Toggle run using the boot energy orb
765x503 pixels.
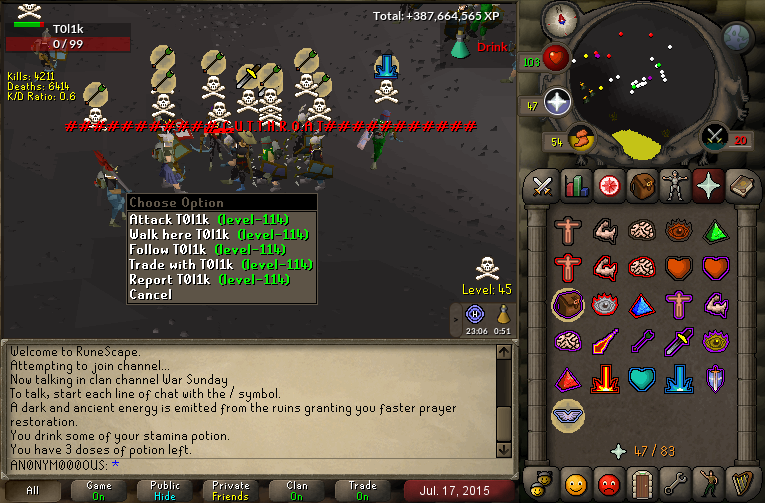pyautogui.click(x=581, y=138)
